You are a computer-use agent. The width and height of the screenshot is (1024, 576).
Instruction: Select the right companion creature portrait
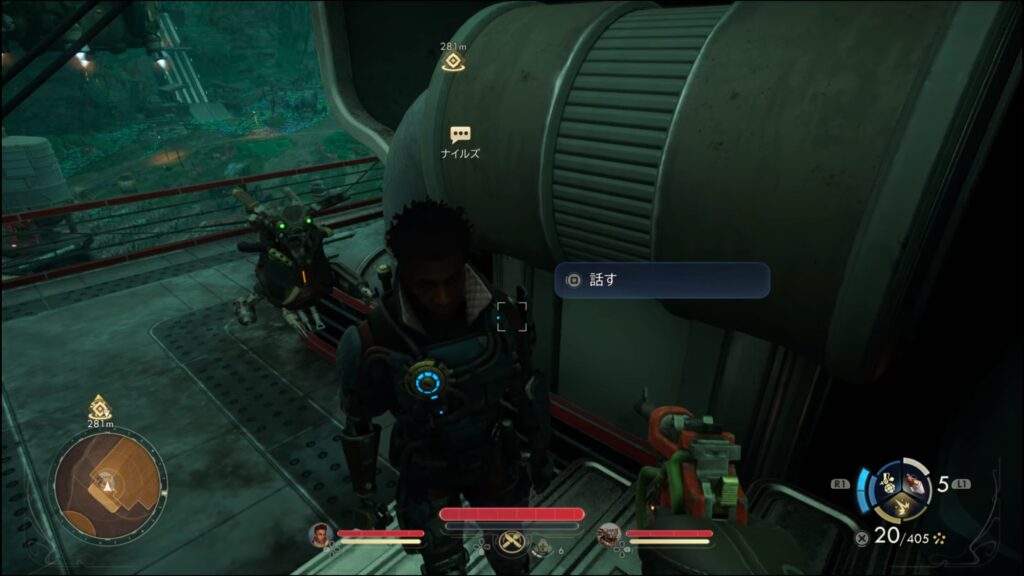tap(609, 536)
